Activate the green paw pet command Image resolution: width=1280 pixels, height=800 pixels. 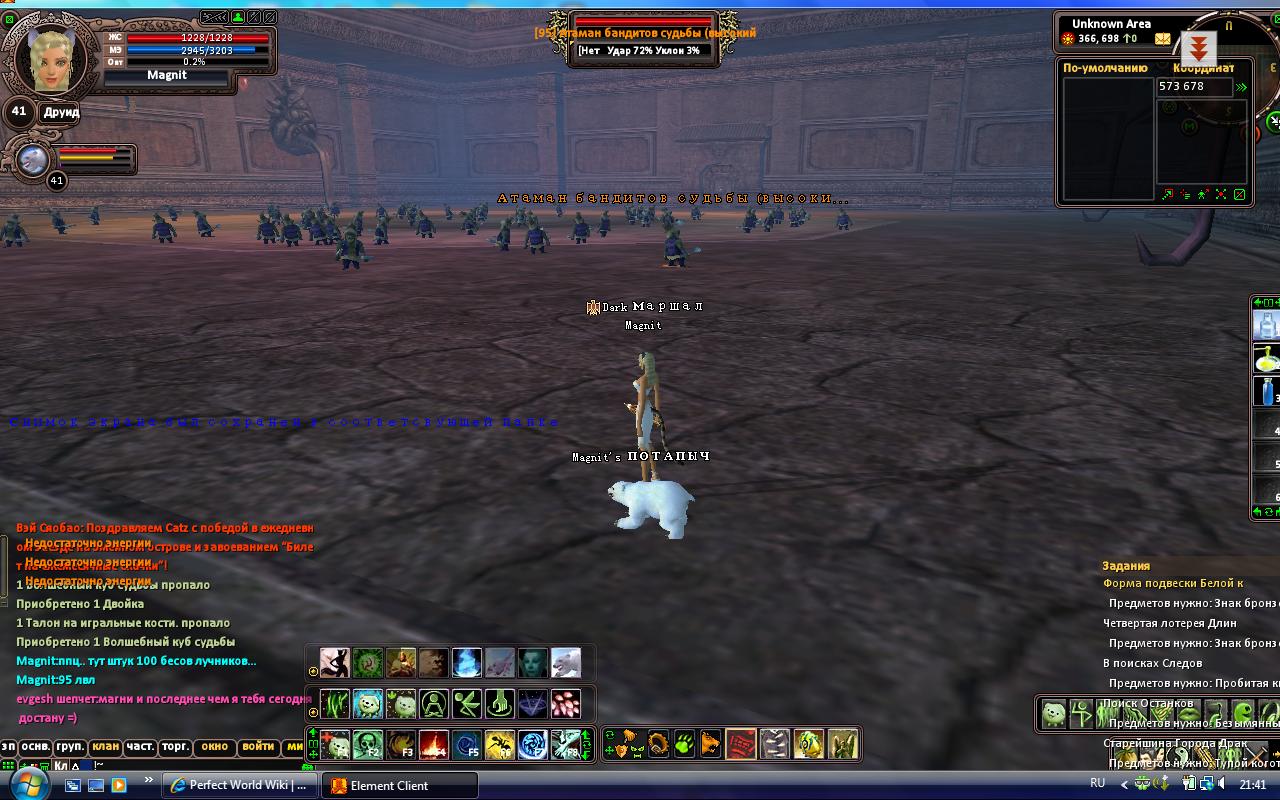tap(684, 744)
